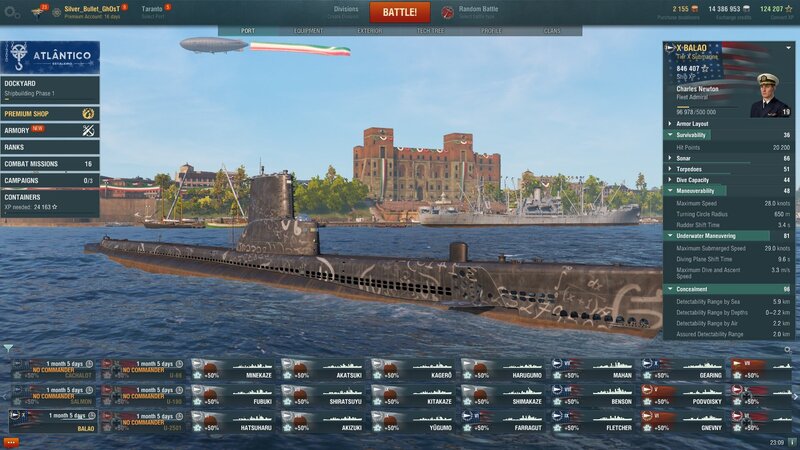Open the Armory
This screenshot has width=800, height=450.
(x=50, y=130)
